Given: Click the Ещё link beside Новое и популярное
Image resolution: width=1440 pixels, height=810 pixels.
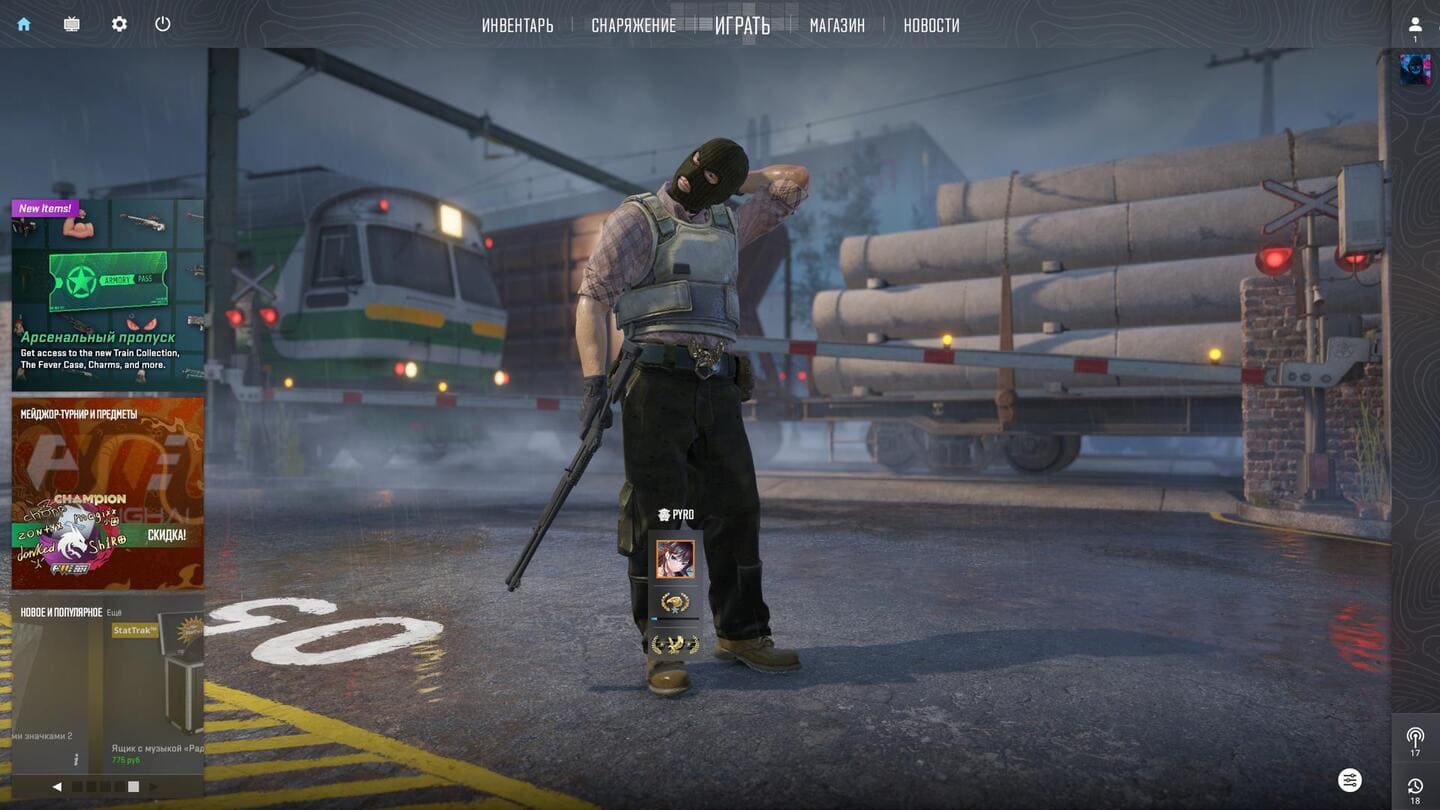Looking at the screenshot, I should (x=115, y=612).
